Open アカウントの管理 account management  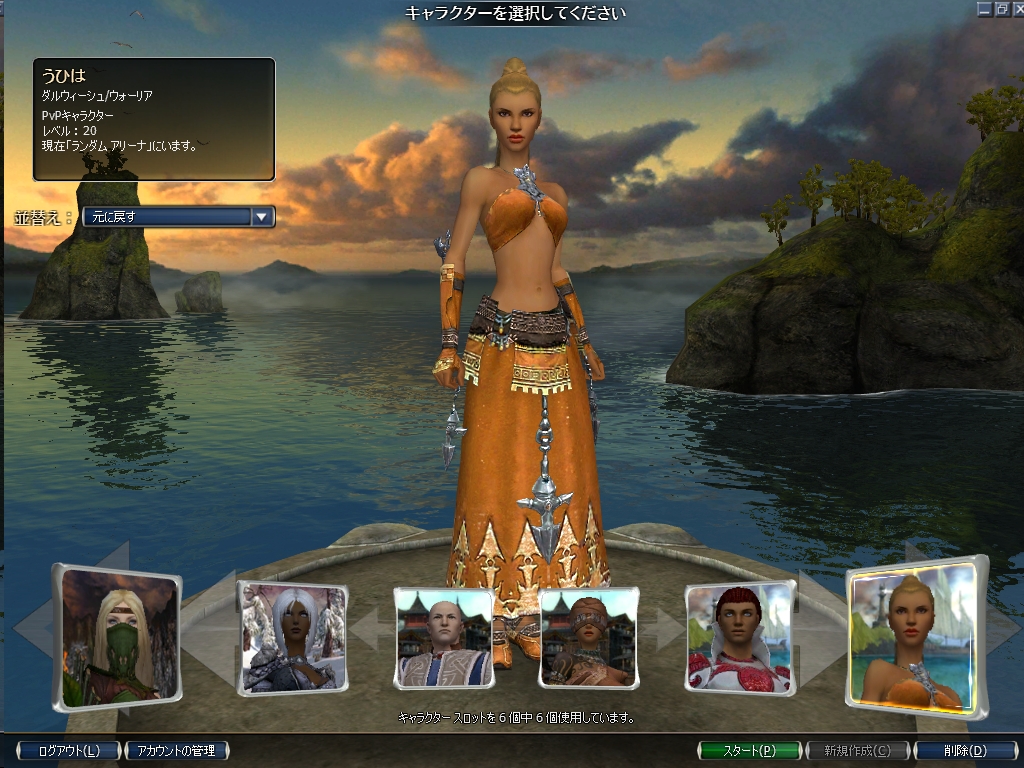(176, 750)
